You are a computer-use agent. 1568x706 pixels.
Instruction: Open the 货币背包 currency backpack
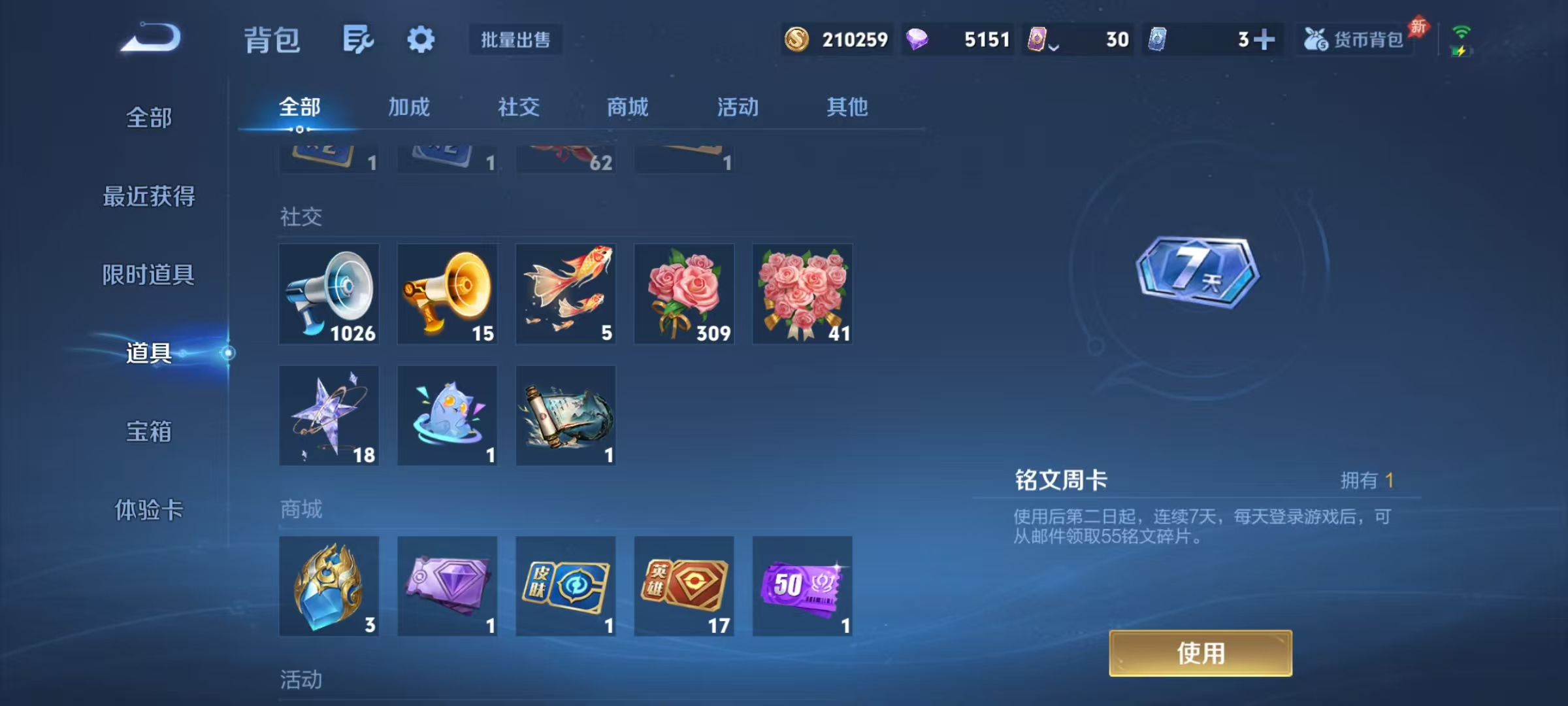pos(1354,39)
